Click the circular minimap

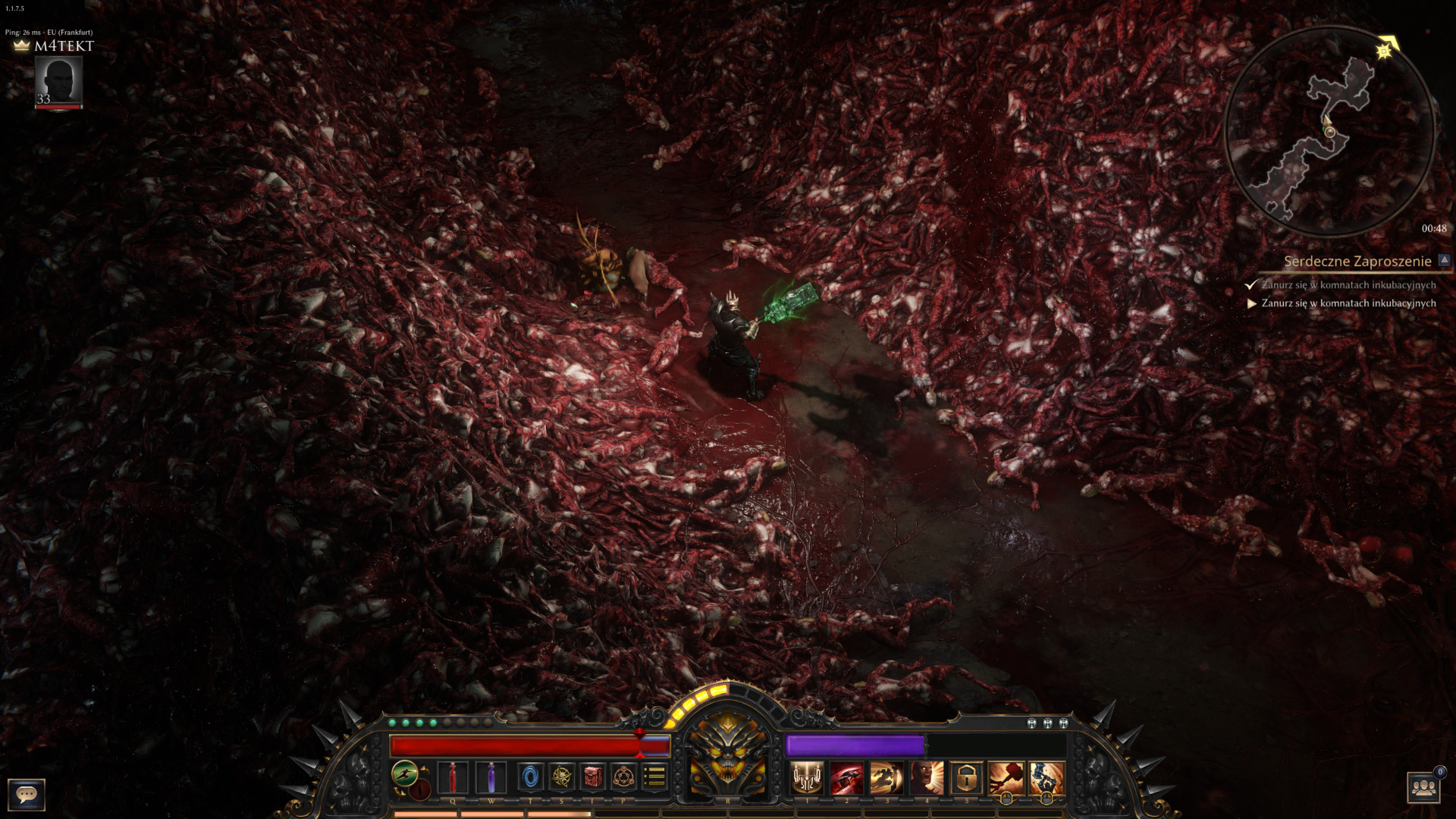[x=1329, y=130]
